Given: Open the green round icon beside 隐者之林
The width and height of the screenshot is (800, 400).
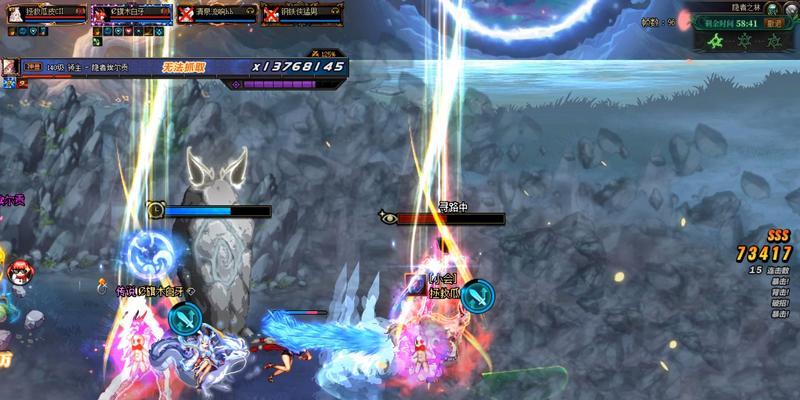Looking at the screenshot, I should tap(771, 8).
